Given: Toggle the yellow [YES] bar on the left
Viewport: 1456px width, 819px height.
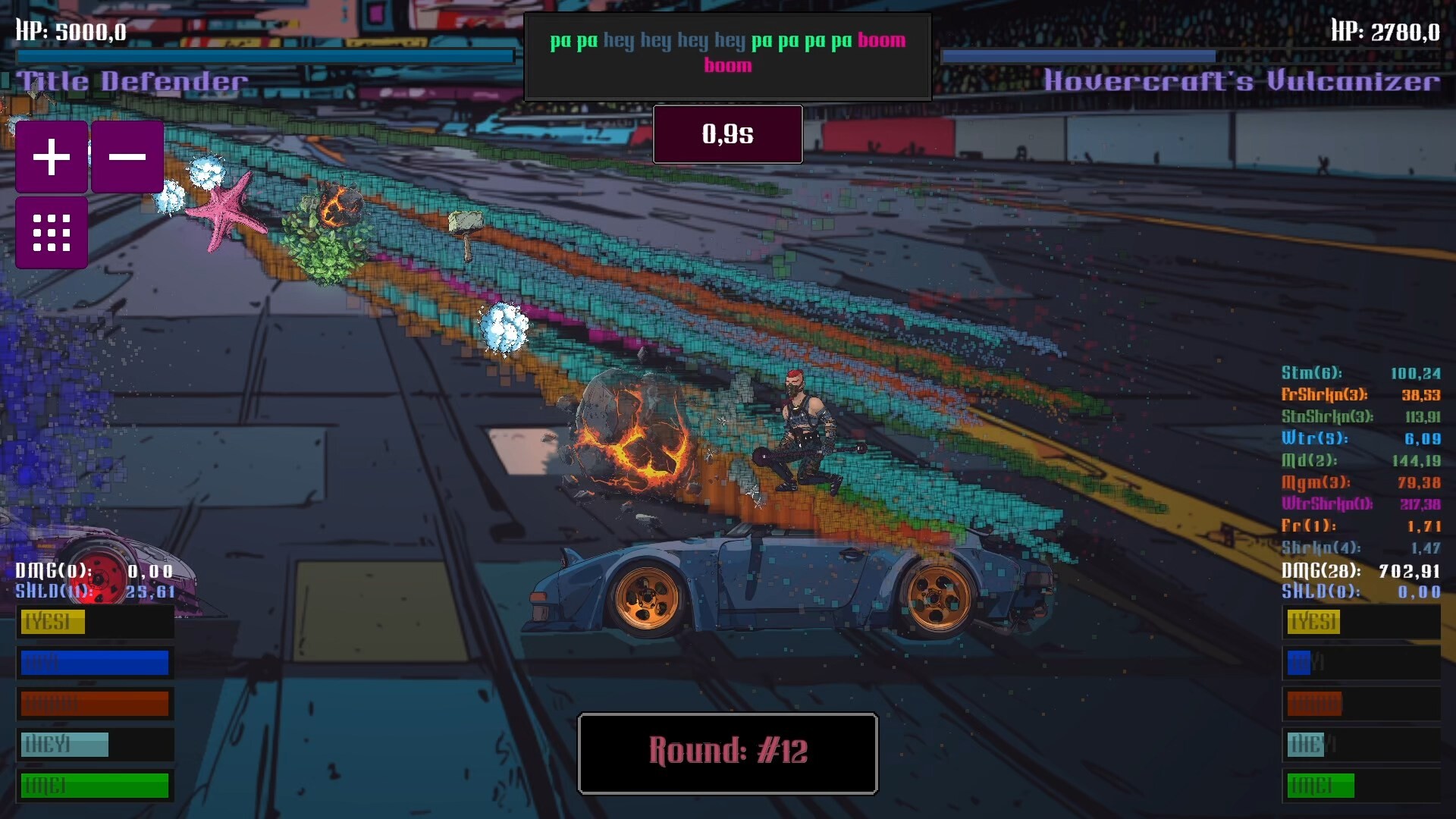Looking at the screenshot, I should (52, 622).
